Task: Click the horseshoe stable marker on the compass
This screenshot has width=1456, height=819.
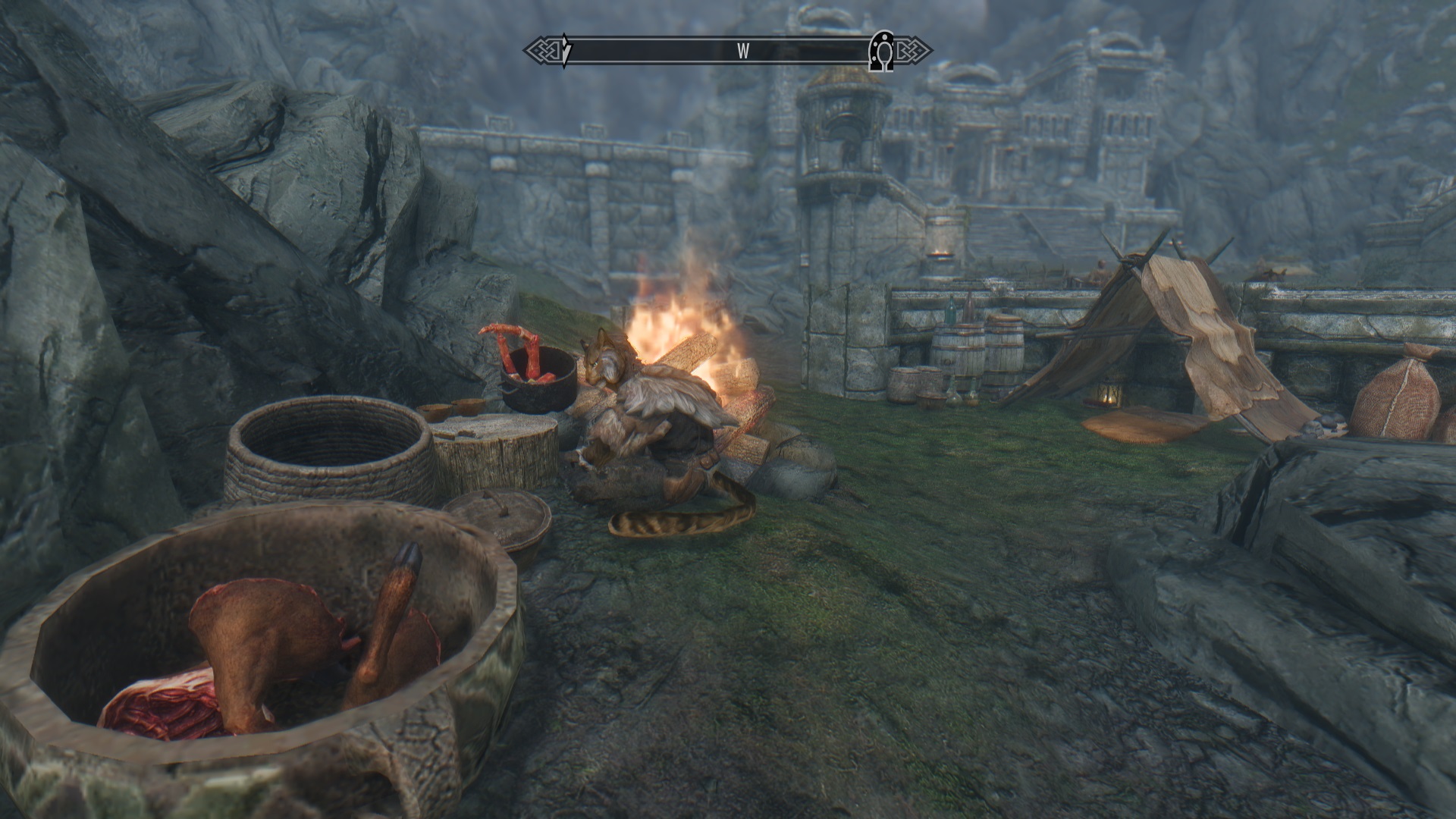Action: tap(881, 50)
